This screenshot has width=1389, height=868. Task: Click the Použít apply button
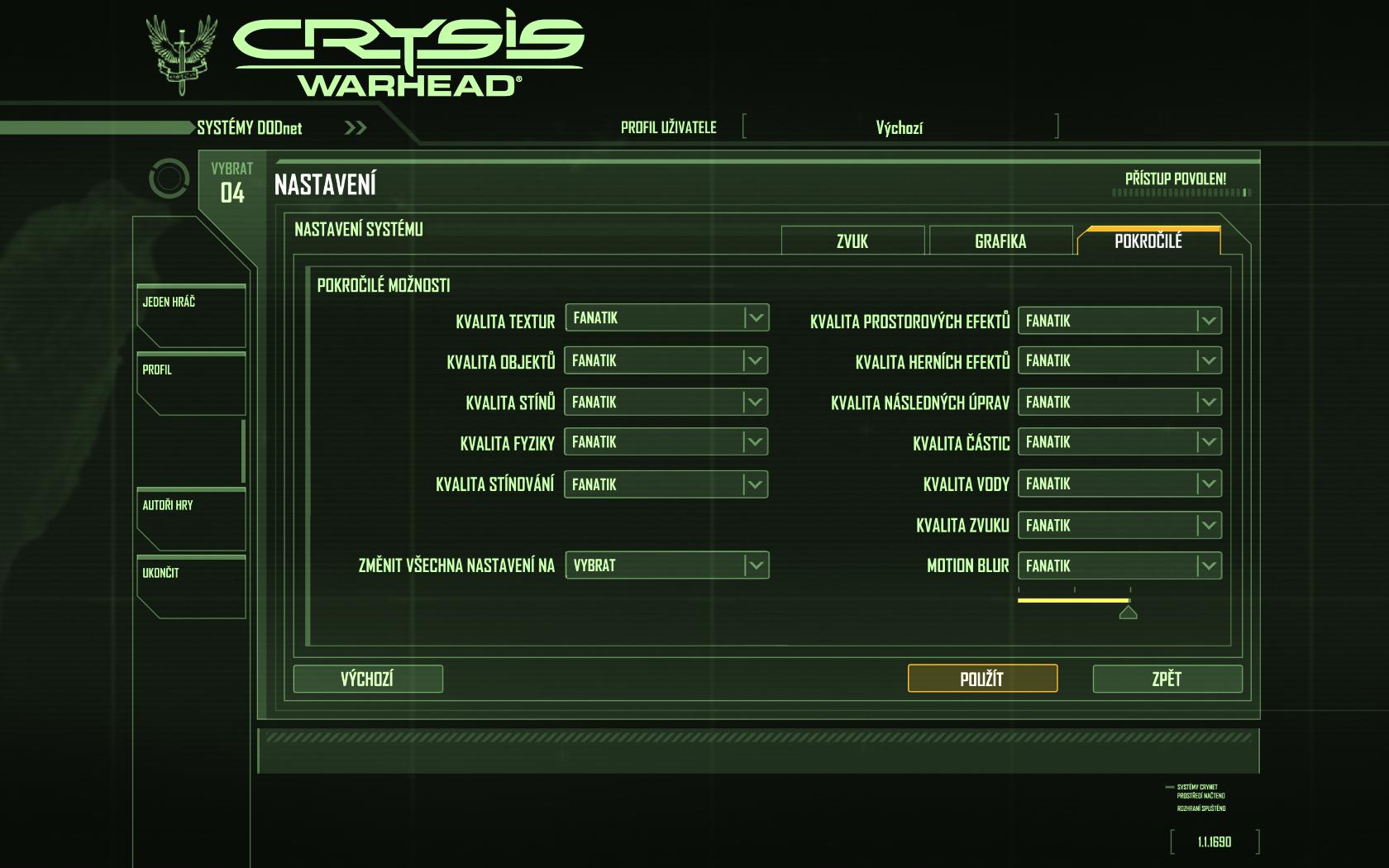[x=982, y=679]
